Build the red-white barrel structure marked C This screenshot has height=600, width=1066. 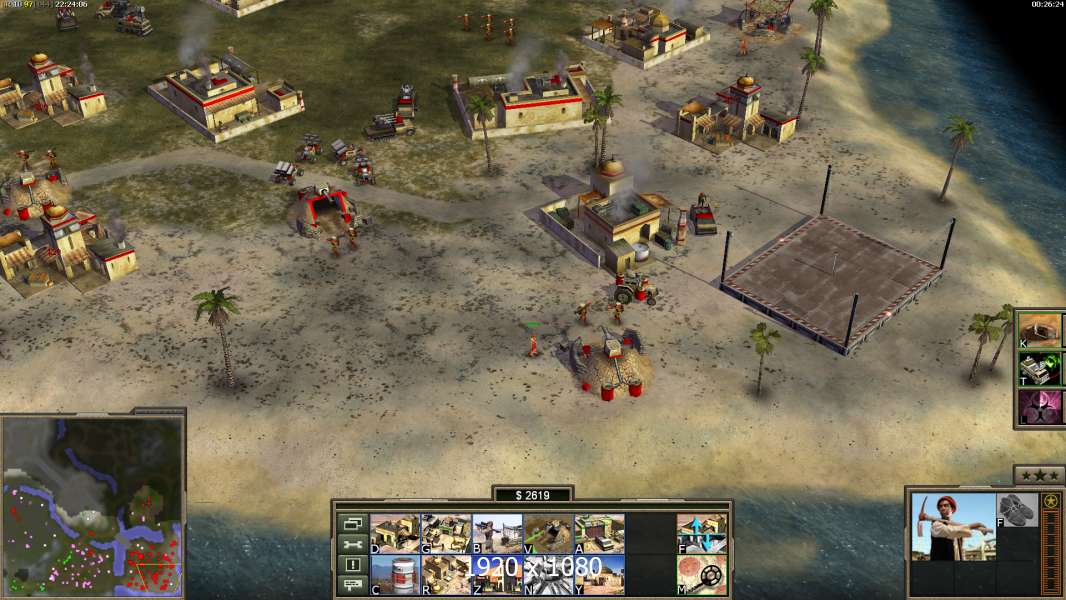coord(394,575)
